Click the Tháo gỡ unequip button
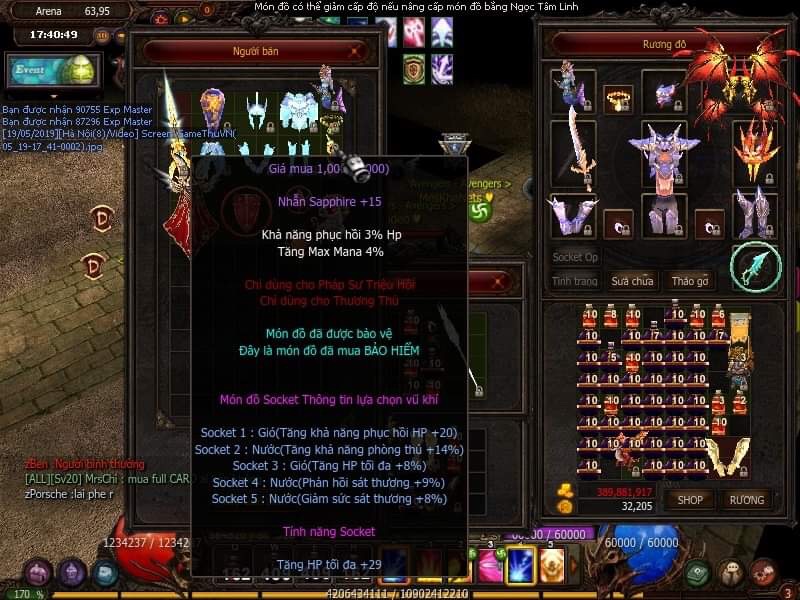The width and height of the screenshot is (800, 600). click(689, 281)
